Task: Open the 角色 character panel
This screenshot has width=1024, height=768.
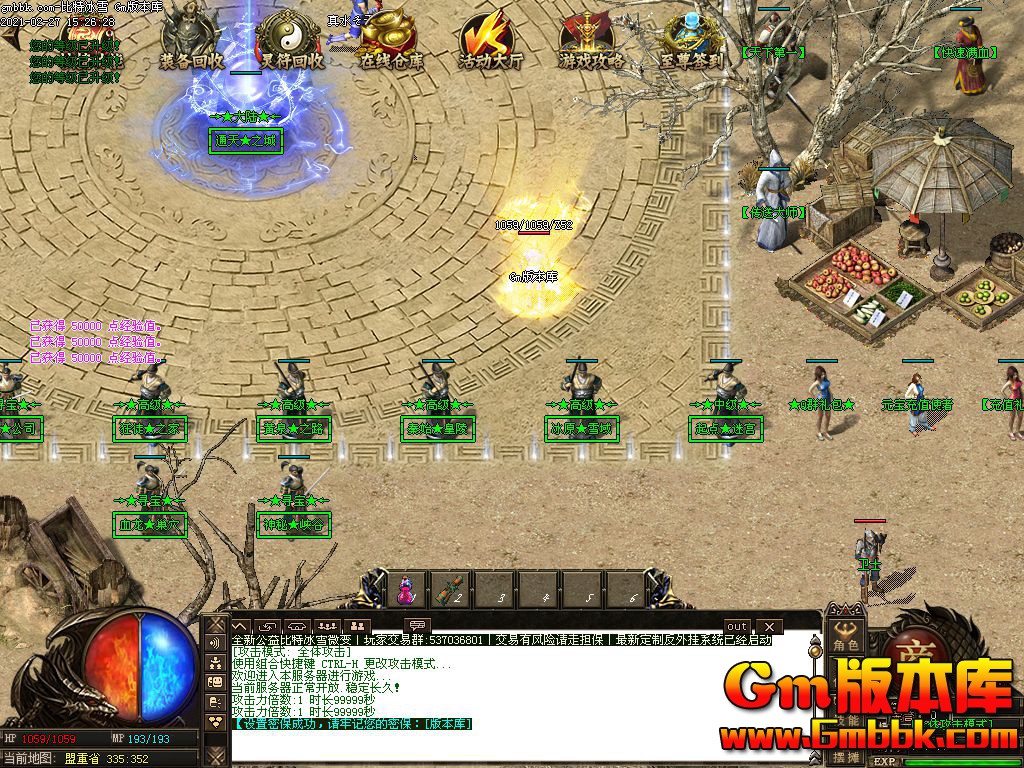Action: (x=847, y=638)
